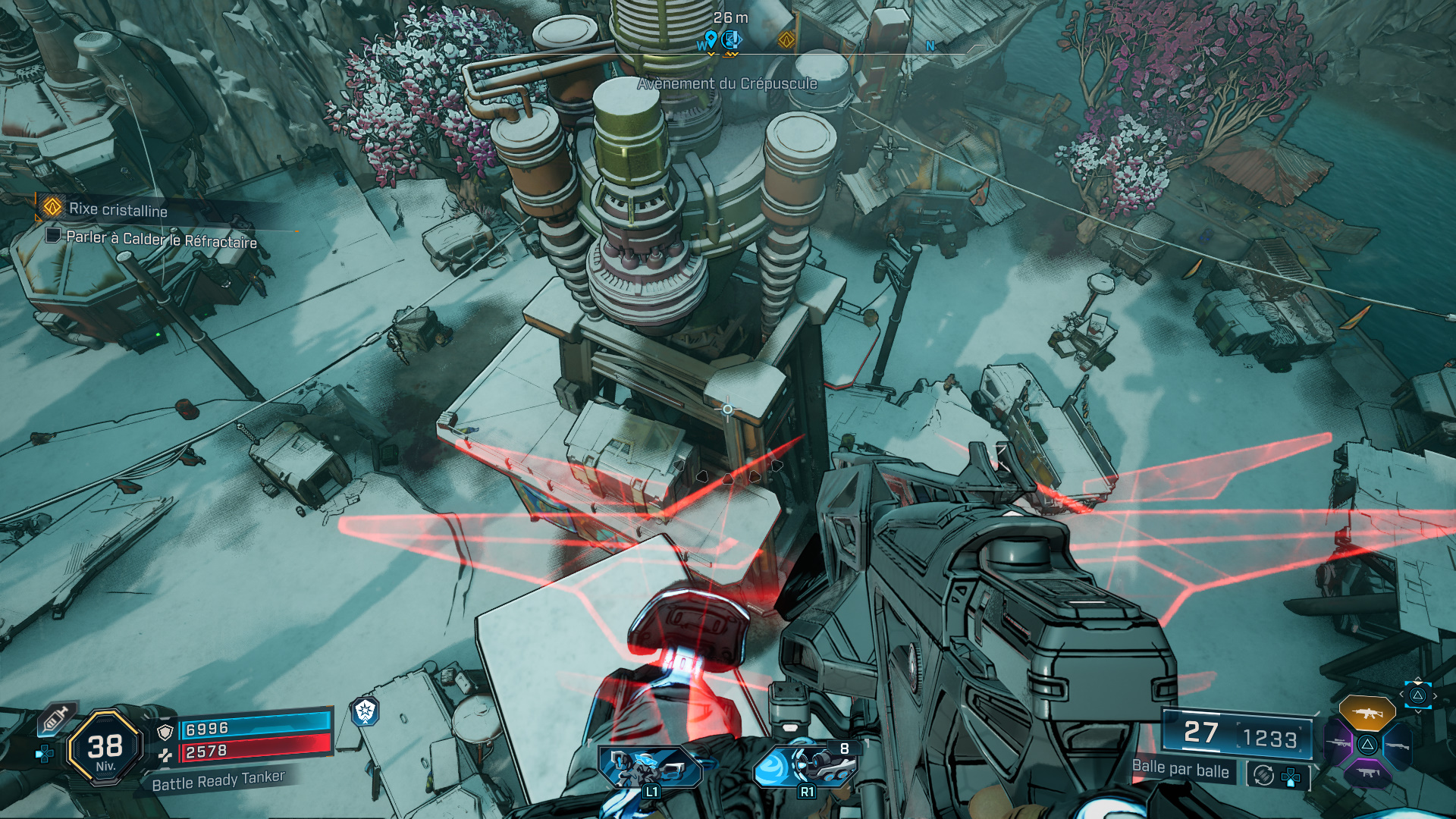The width and height of the screenshot is (1456, 819).
Task: Select the blue shotgun weapon slot
Action: click(1399, 745)
